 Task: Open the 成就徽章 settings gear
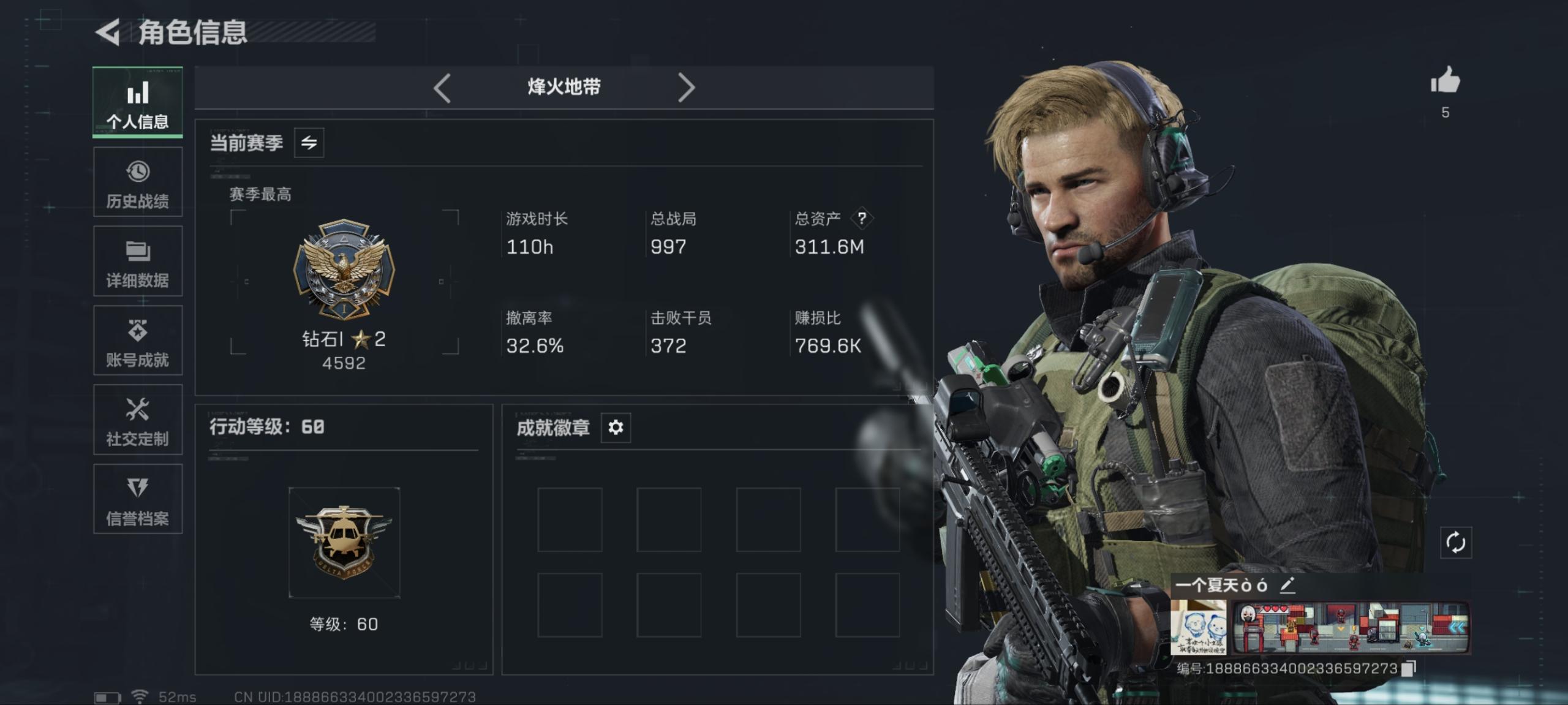pyautogui.click(x=617, y=428)
